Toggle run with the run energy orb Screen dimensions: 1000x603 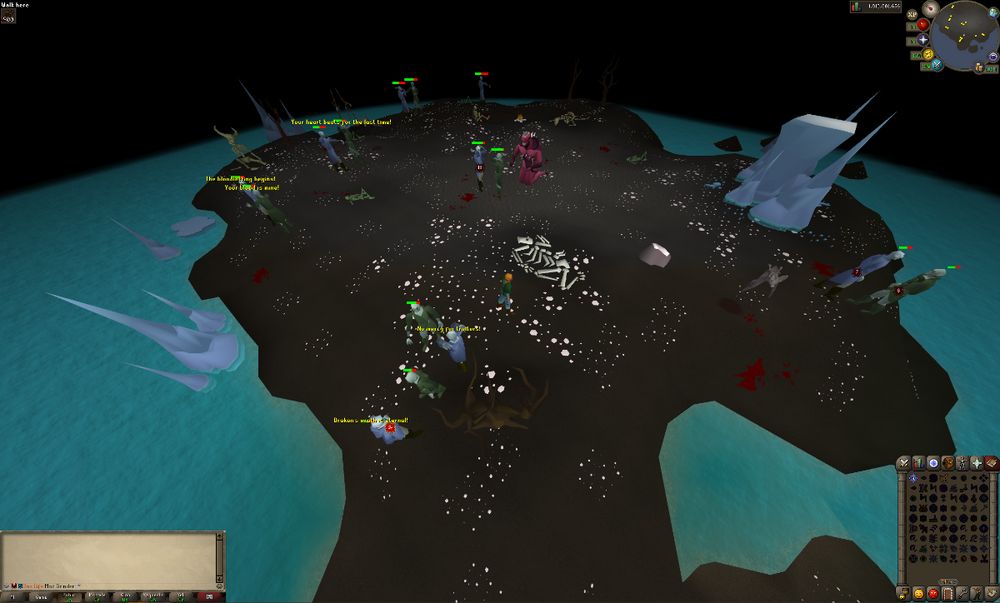[927, 54]
